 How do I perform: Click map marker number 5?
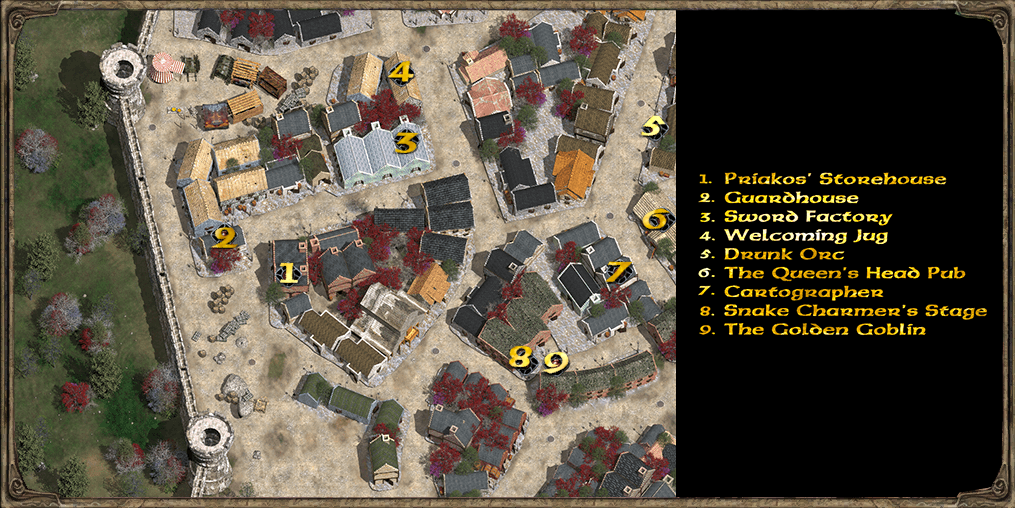click(652, 126)
